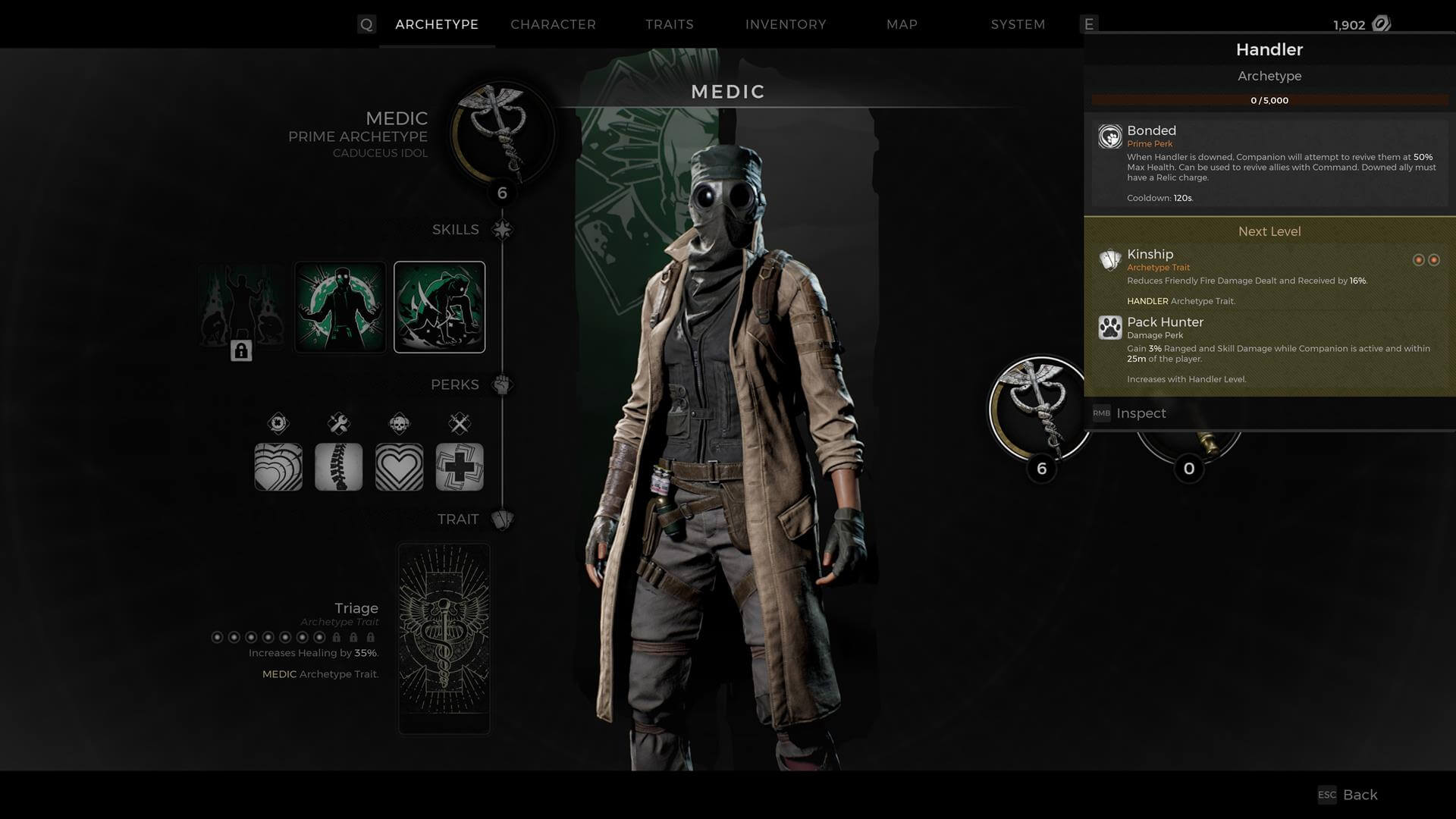
Task: Inspect the Handler archetype
Action: tap(1141, 413)
